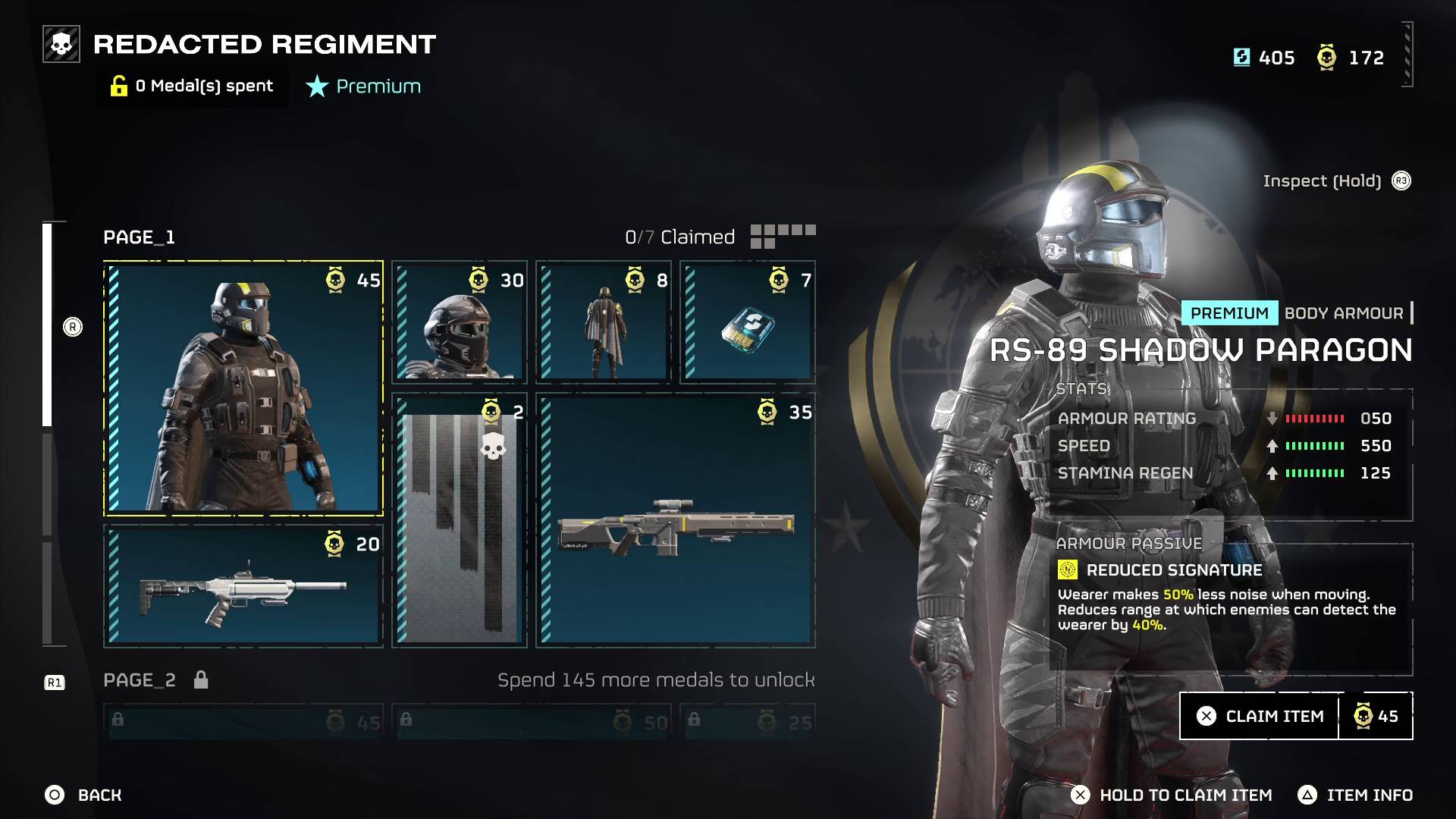Click the Medals currency icon showing 172
The height and width of the screenshot is (819, 1456).
[x=1326, y=58]
